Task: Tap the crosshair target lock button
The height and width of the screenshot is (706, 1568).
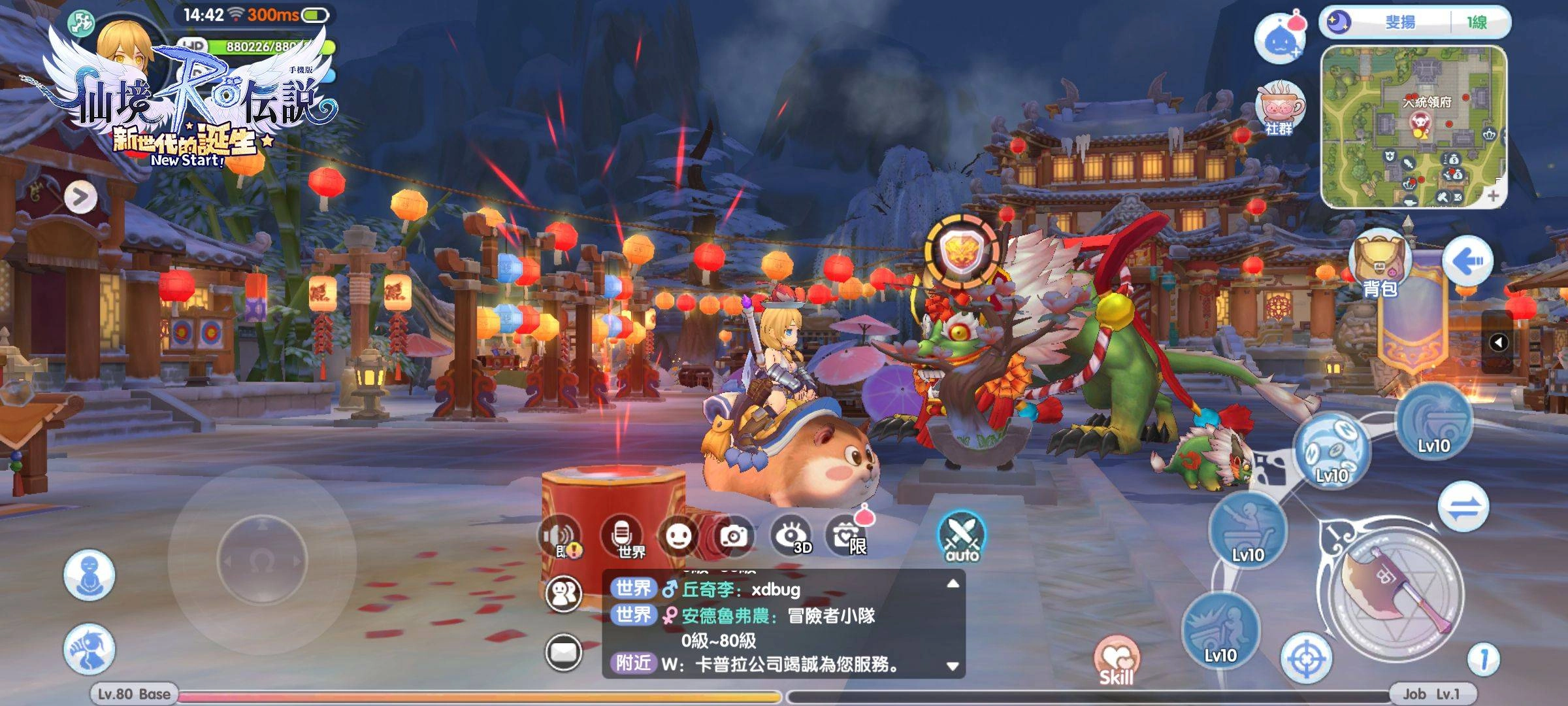Action: click(1305, 658)
